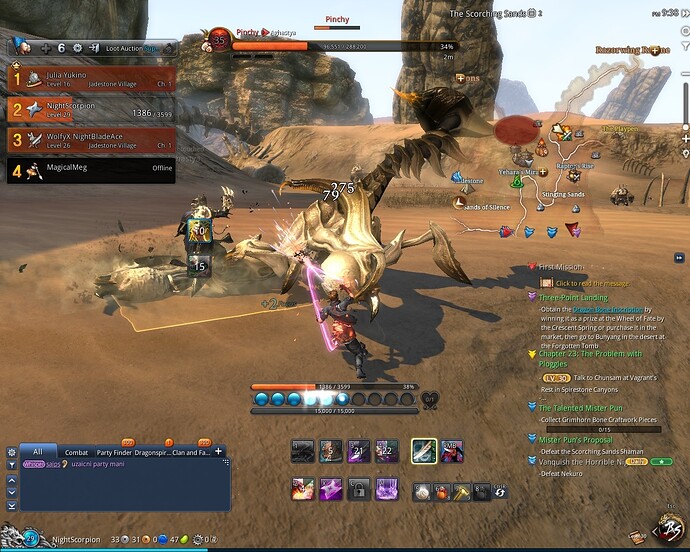Select party member Julia Yukino
Screen dimensions: 690x552
coord(90,78)
